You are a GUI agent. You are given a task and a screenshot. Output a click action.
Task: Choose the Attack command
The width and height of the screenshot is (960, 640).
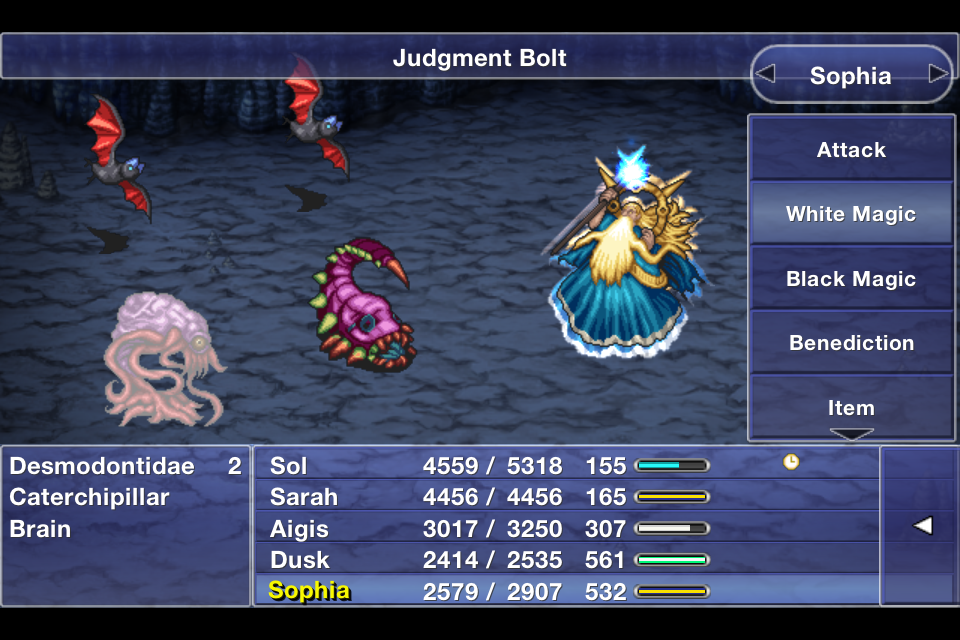tap(851, 150)
